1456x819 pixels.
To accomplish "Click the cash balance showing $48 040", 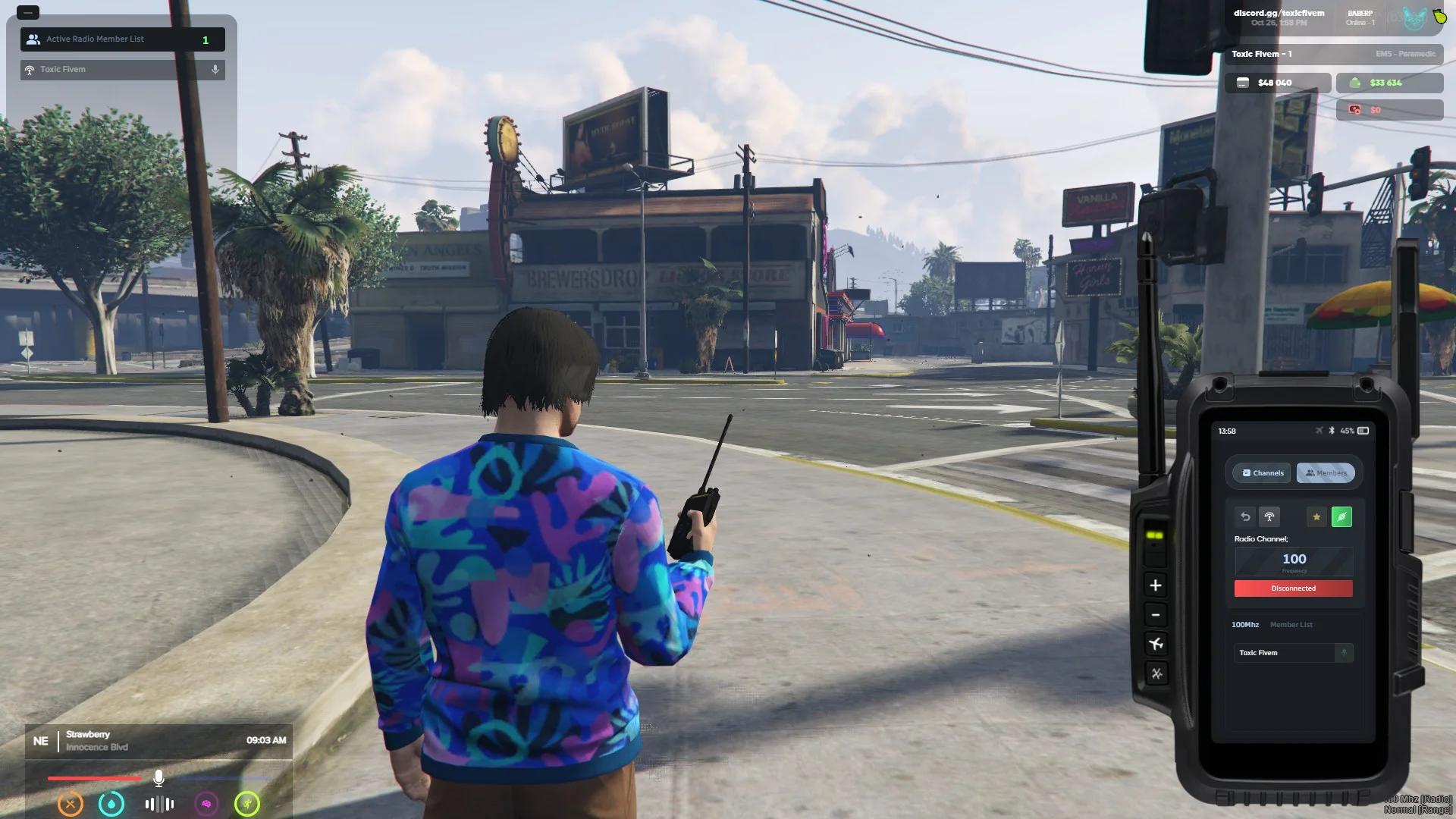I will [1277, 83].
